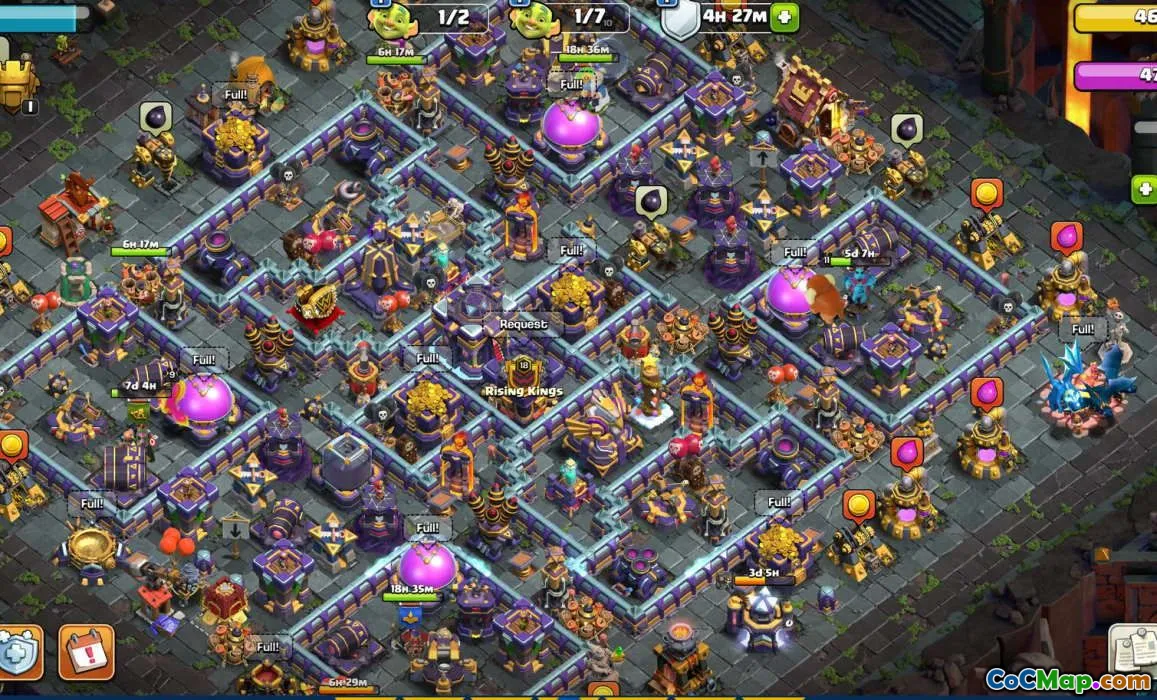This screenshot has height=700, width=1157.
Task: Tap the Request button above the clan castle
Action: coord(523,324)
